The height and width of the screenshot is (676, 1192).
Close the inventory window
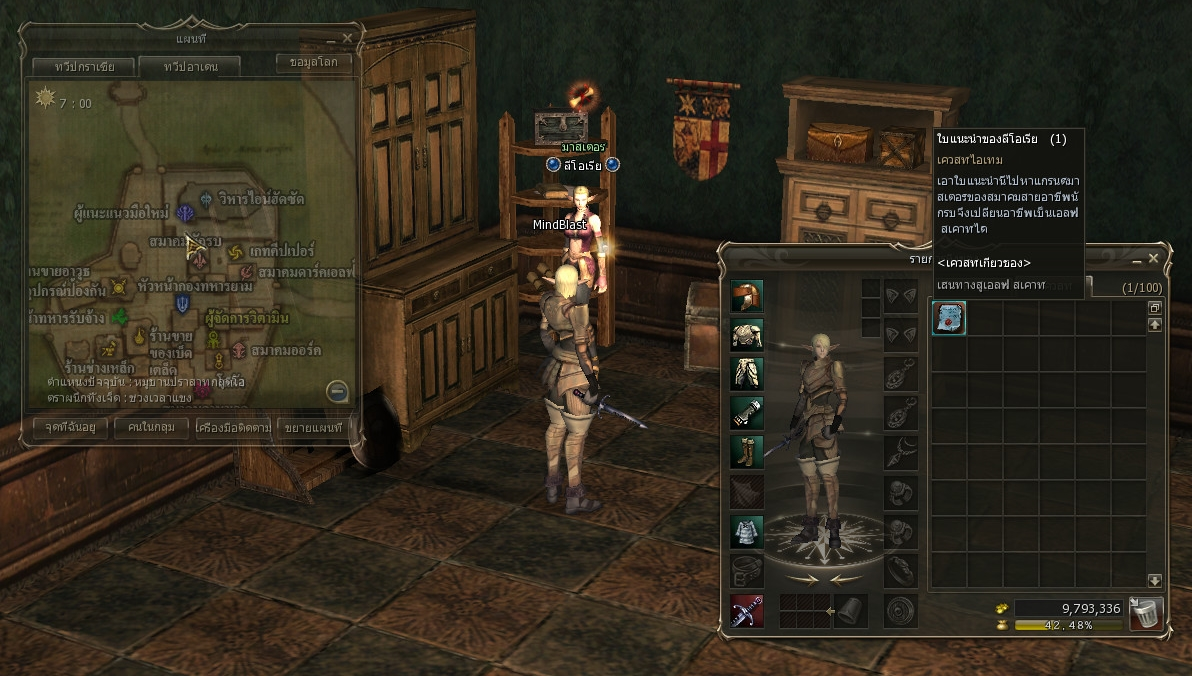tap(1153, 259)
